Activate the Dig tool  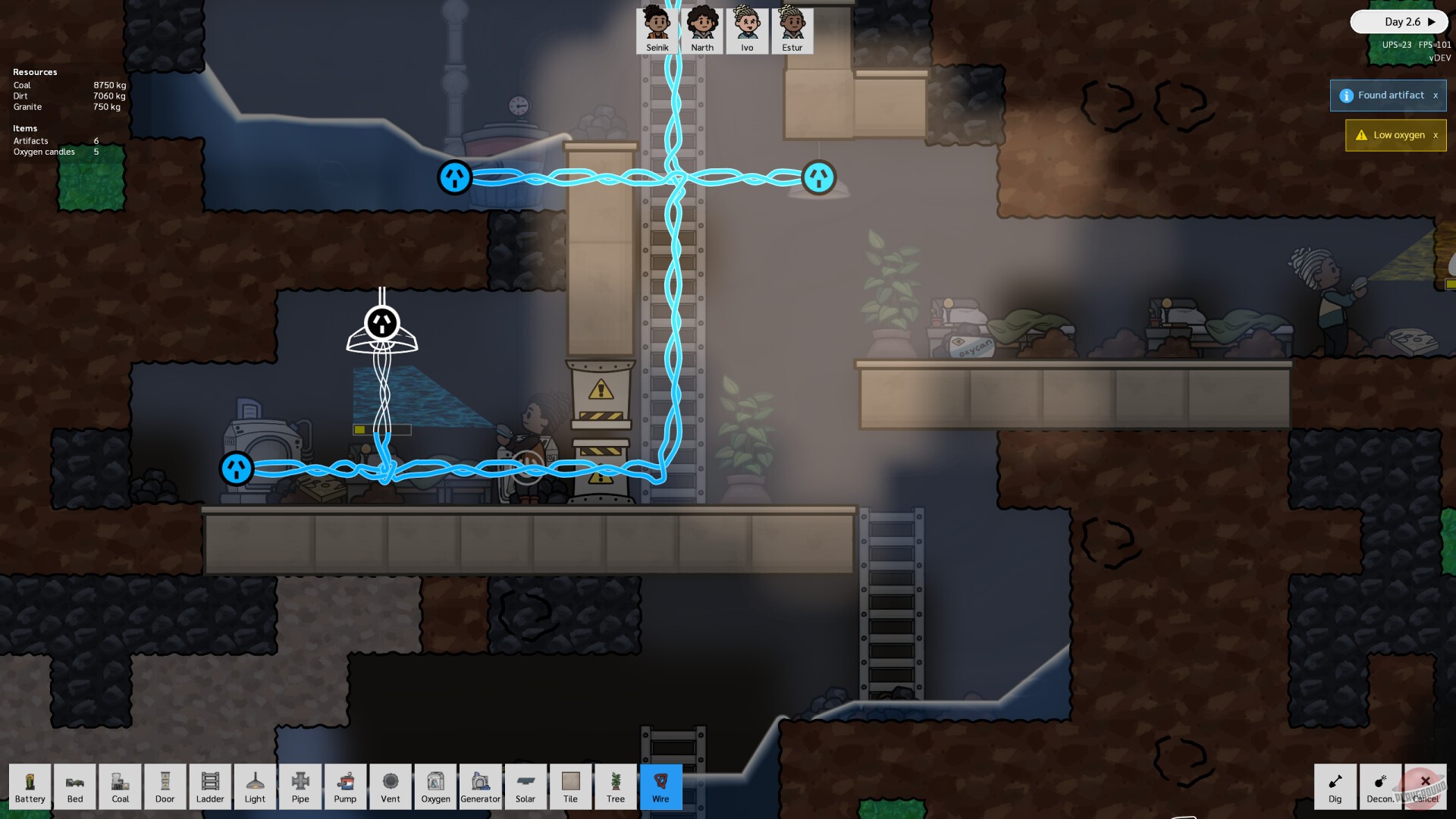click(x=1335, y=786)
